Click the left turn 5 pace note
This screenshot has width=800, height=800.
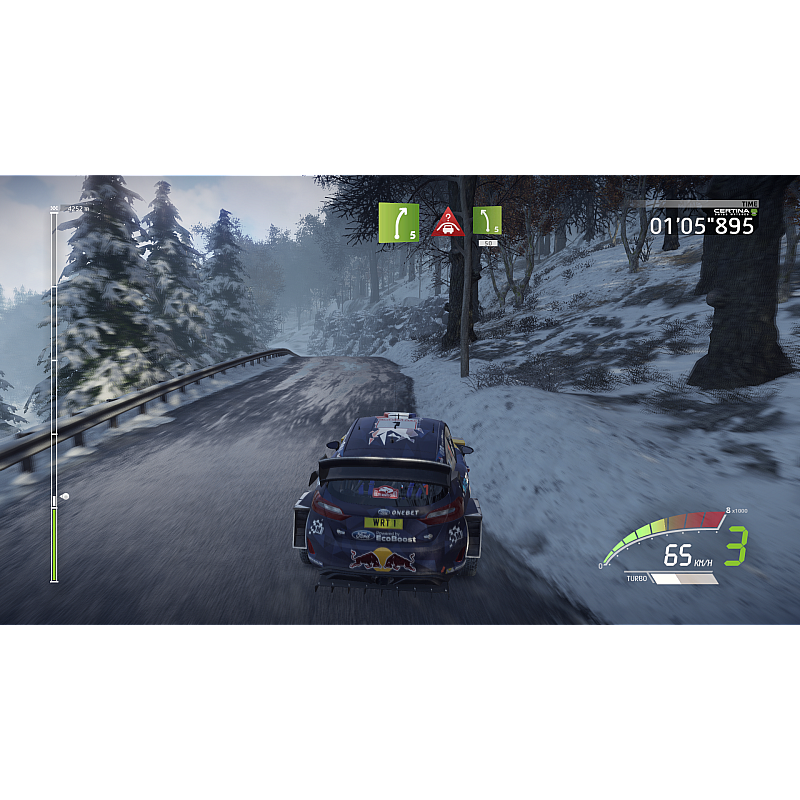(487, 221)
